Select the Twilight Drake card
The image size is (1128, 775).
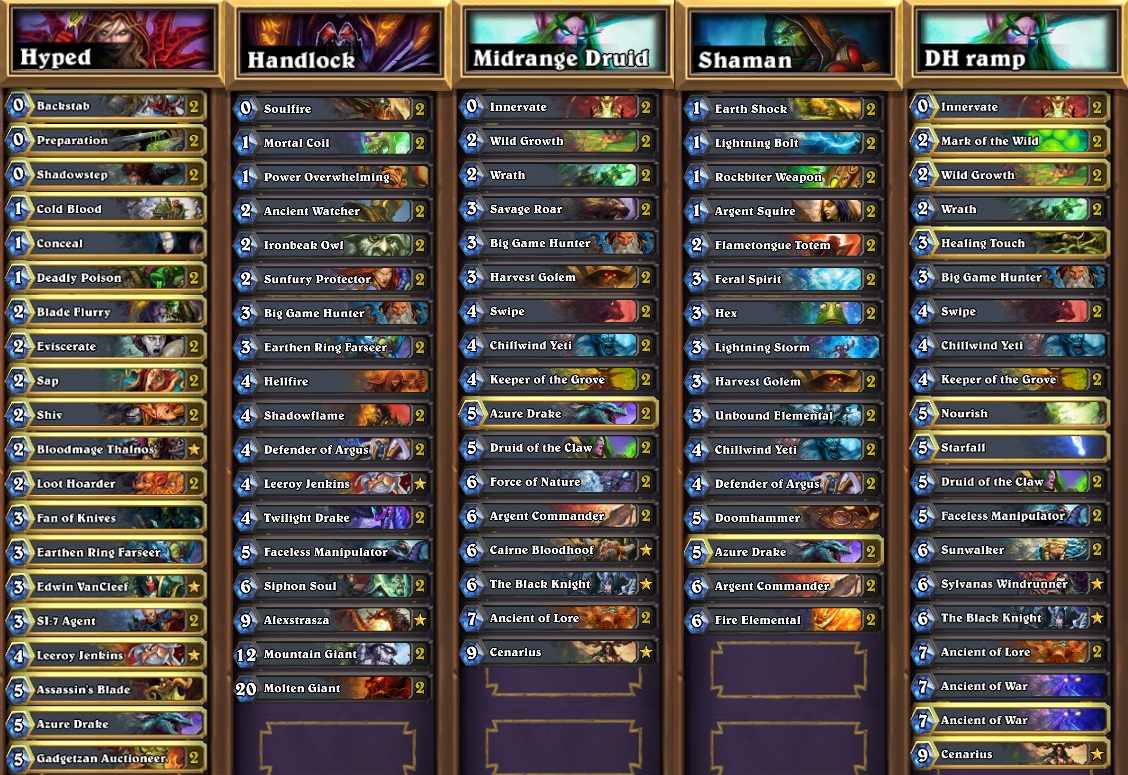332,518
